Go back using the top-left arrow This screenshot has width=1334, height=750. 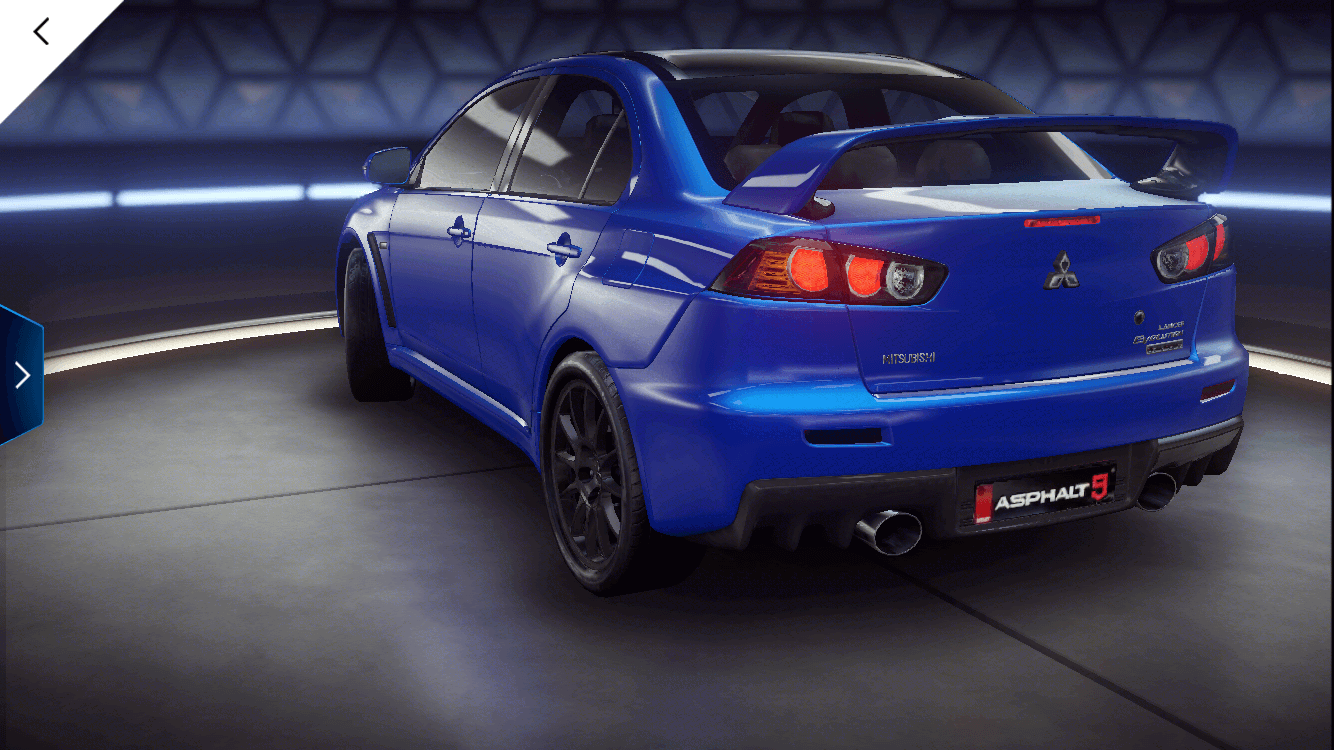point(41,32)
